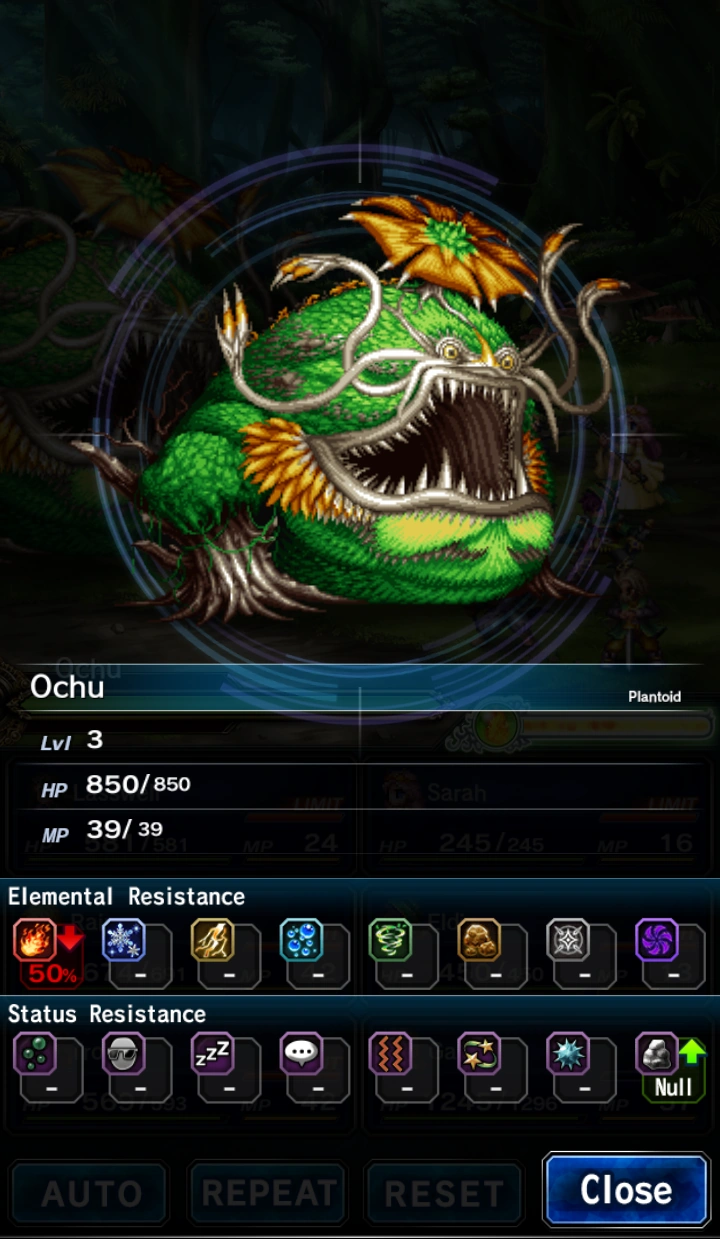This screenshot has height=1239, width=720.
Task: Choose the disease spiky ball status icon
Action: [x=568, y=1054]
